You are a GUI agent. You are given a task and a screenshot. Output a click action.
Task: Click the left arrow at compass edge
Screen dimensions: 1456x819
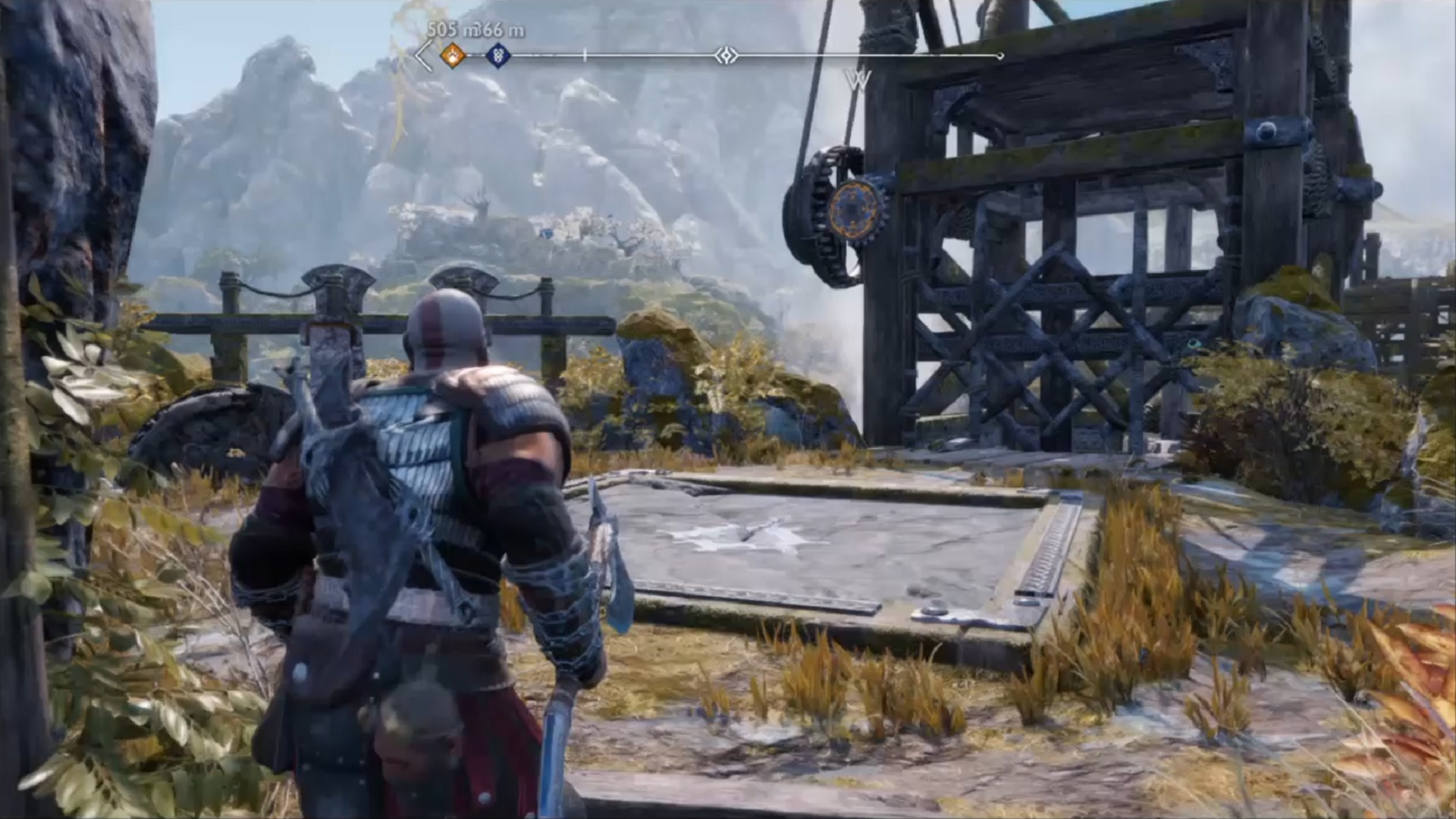click(424, 56)
